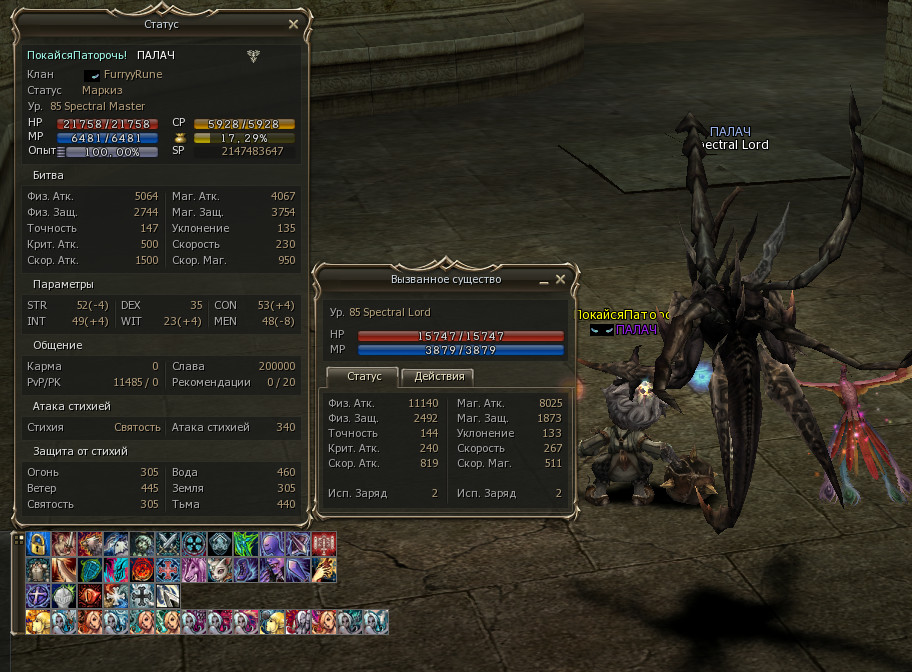
Task: Click the green crystal skill icon
Action: pos(245,544)
